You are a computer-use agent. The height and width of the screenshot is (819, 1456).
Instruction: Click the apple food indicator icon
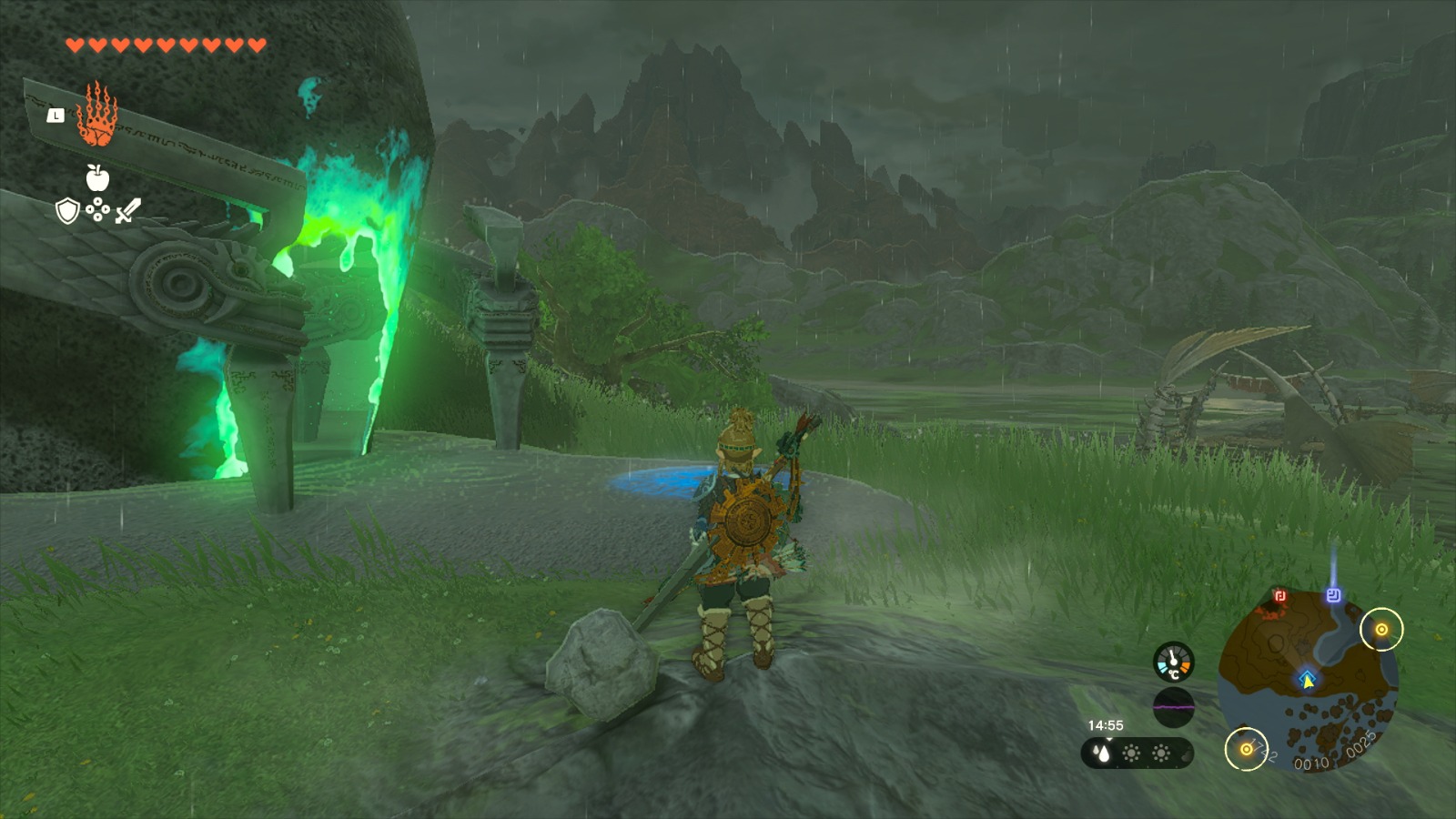pyautogui.click(x=96, y=178)
